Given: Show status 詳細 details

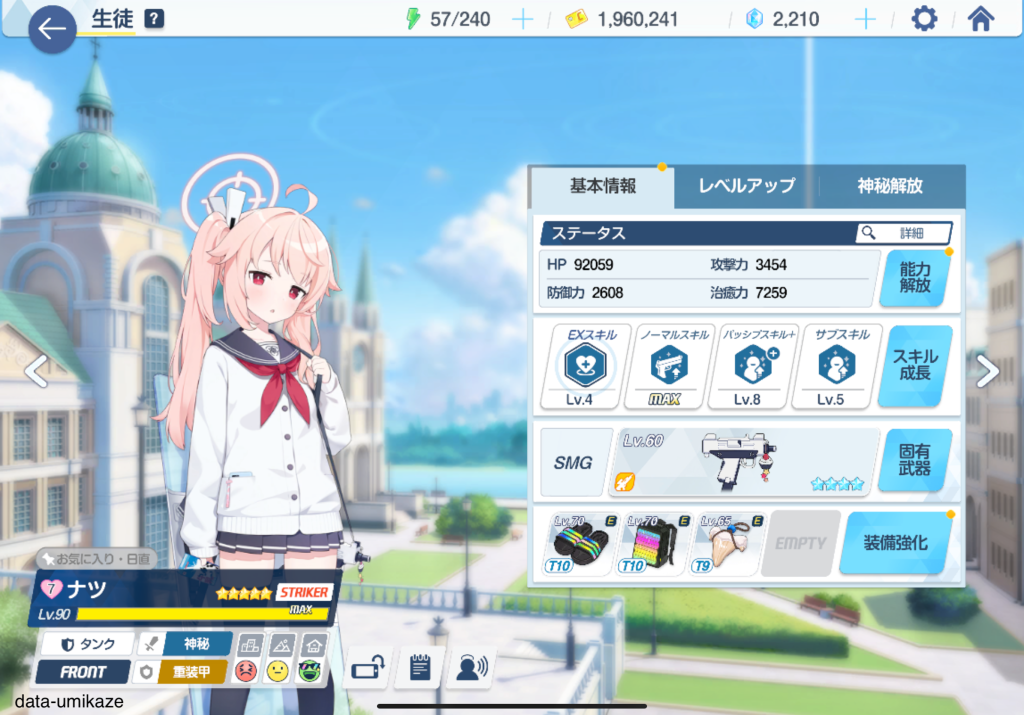Looking at the screenshot, I should point(903,233).
